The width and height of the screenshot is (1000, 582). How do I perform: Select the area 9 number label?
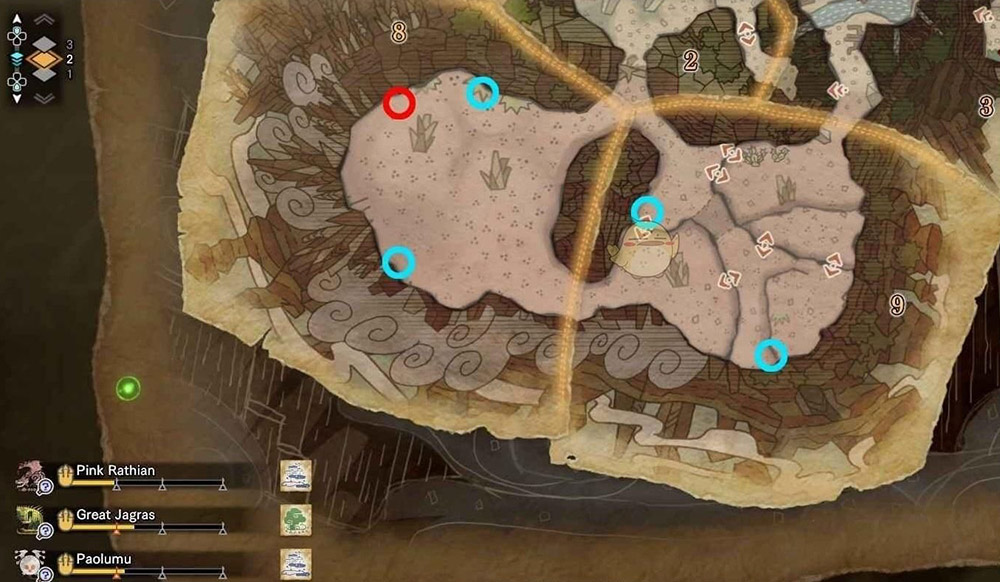coord(897,305)
